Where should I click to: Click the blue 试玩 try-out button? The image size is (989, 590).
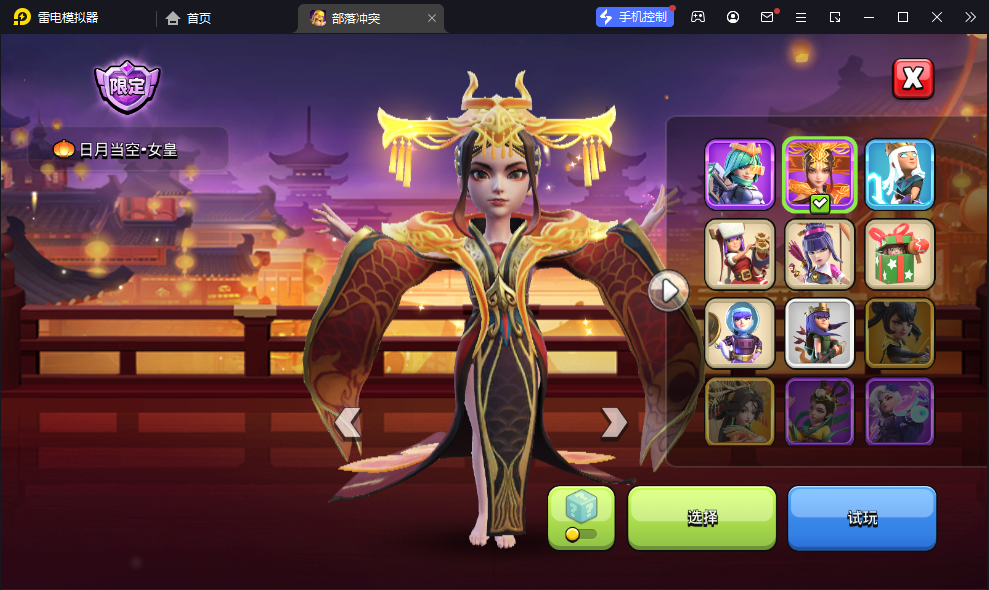(861, 517)
